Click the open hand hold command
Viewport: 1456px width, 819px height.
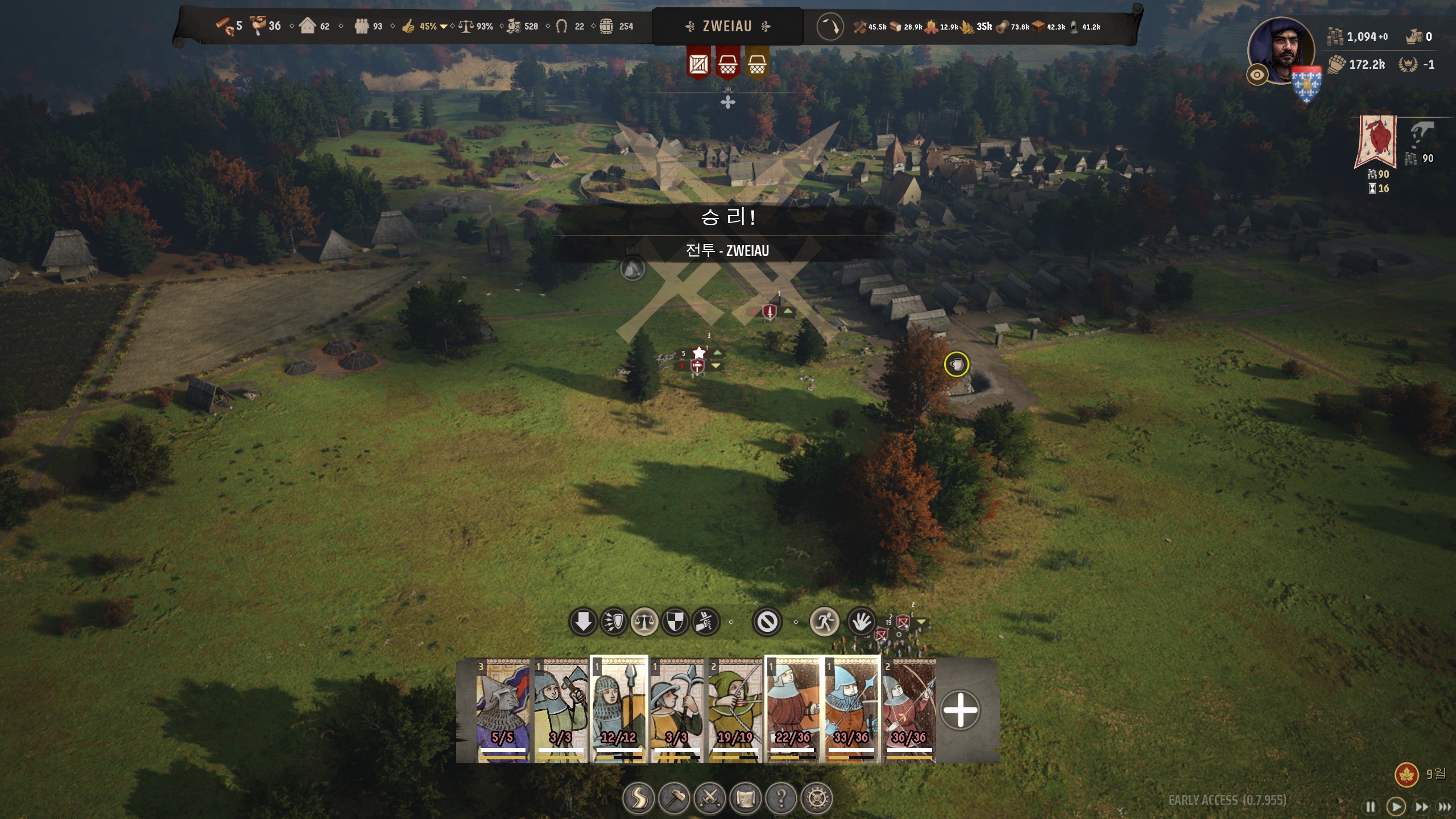point(861,622)
